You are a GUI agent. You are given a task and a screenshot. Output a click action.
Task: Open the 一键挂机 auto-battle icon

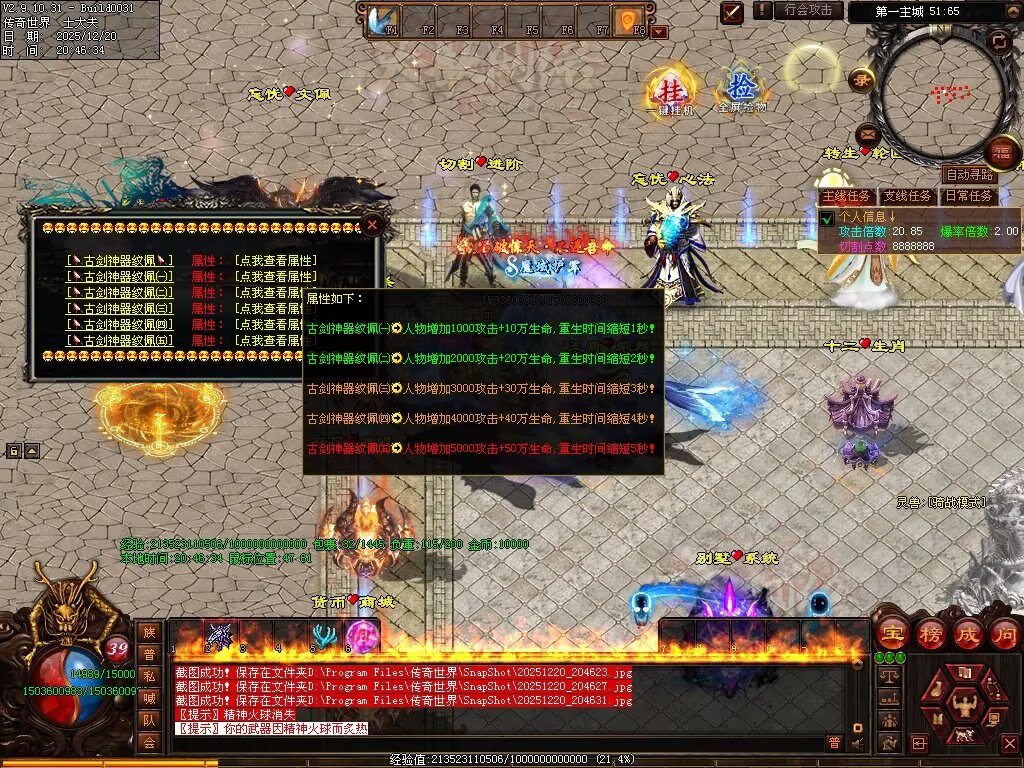[x=669, y=92]
